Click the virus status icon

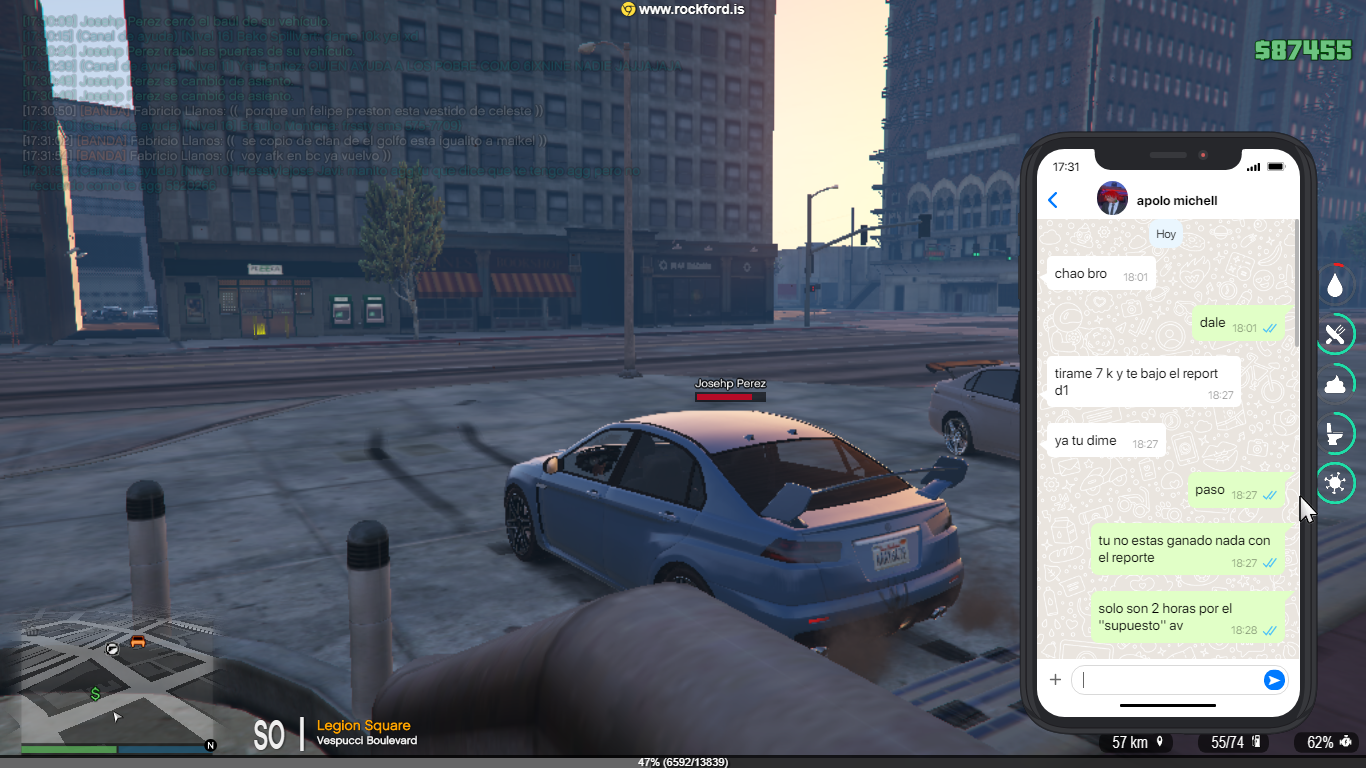coord(1335,484)
